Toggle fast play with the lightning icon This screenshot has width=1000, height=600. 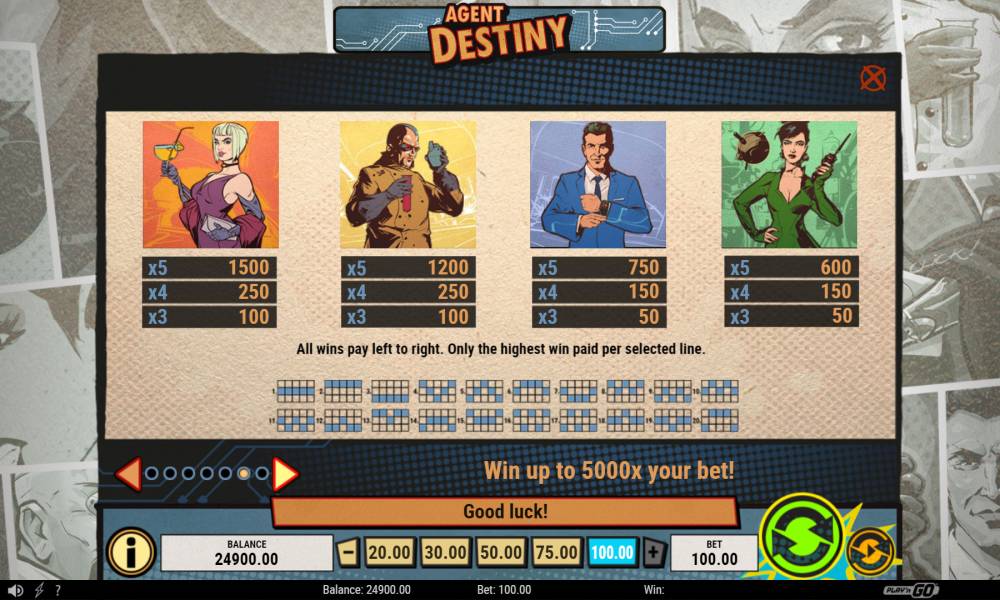[x=39, y=591]
